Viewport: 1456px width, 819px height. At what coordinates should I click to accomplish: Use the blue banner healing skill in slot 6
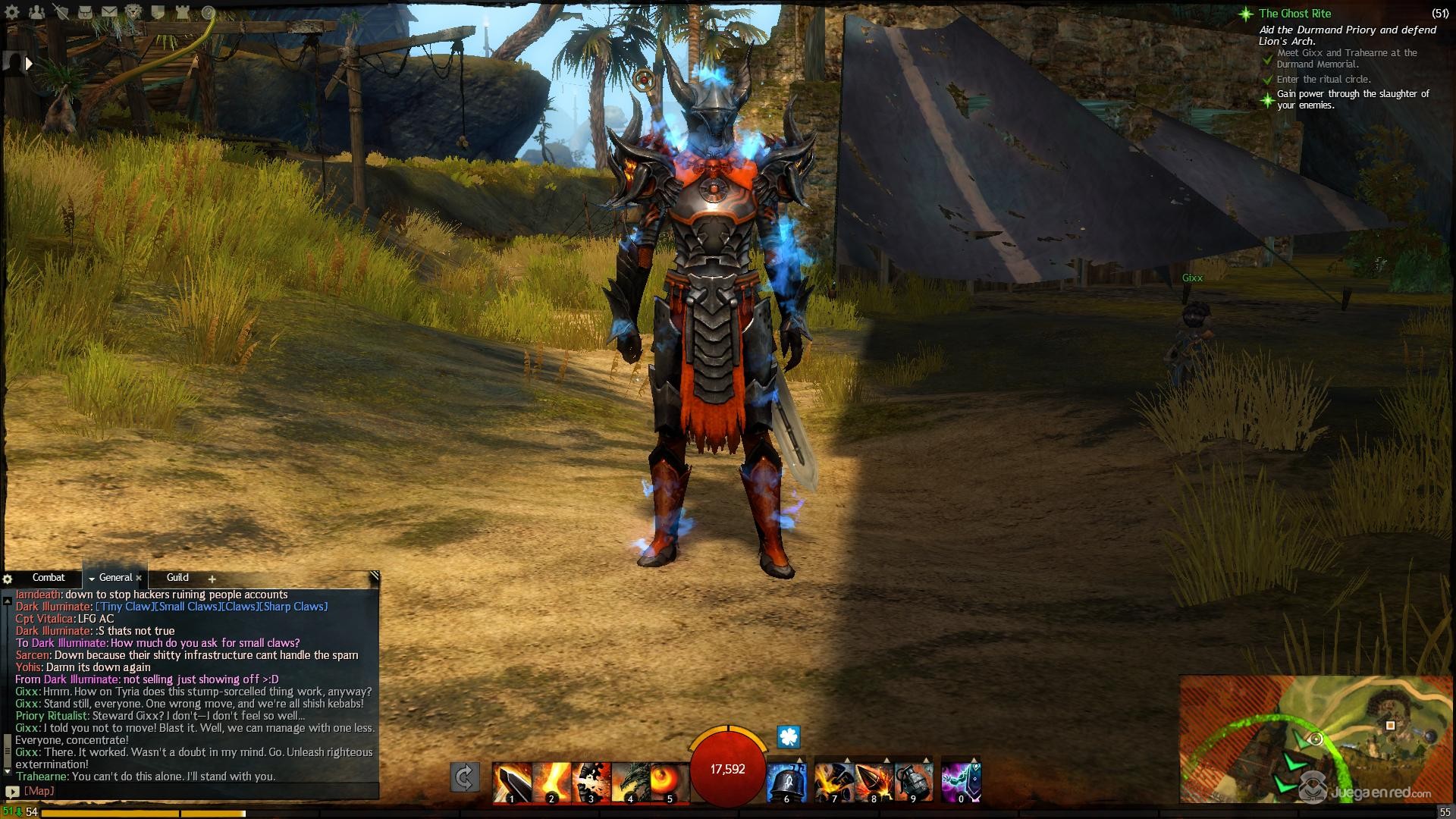[x=786, y=783]
